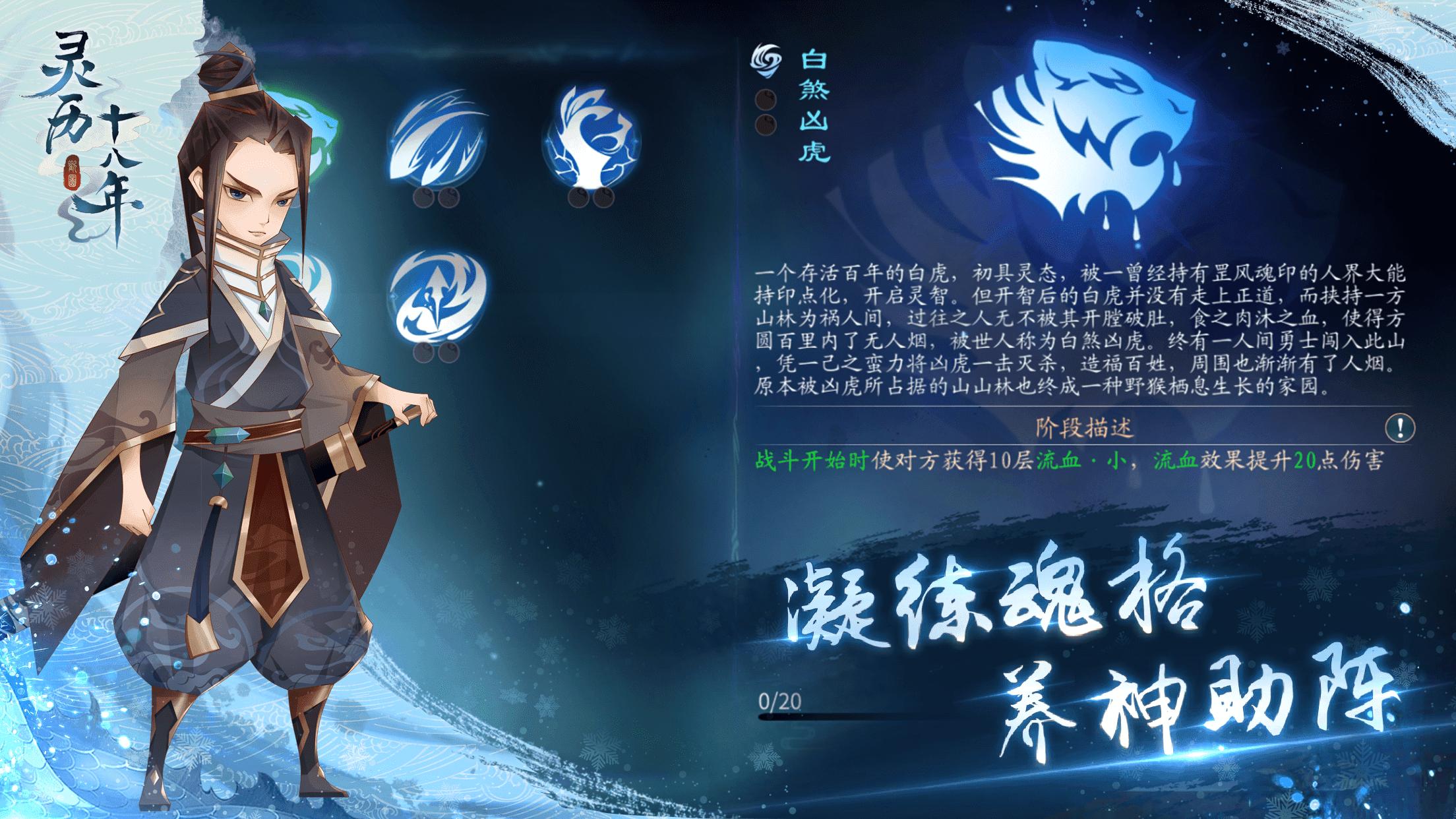Click the 0/20 progress bar
1456x819 pixels.
(x=857, y=717)
